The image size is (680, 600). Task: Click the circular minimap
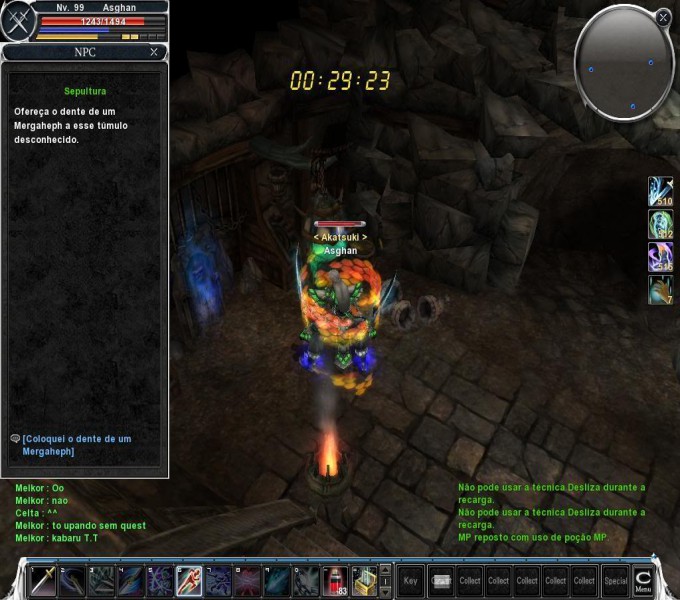(623, 63)
